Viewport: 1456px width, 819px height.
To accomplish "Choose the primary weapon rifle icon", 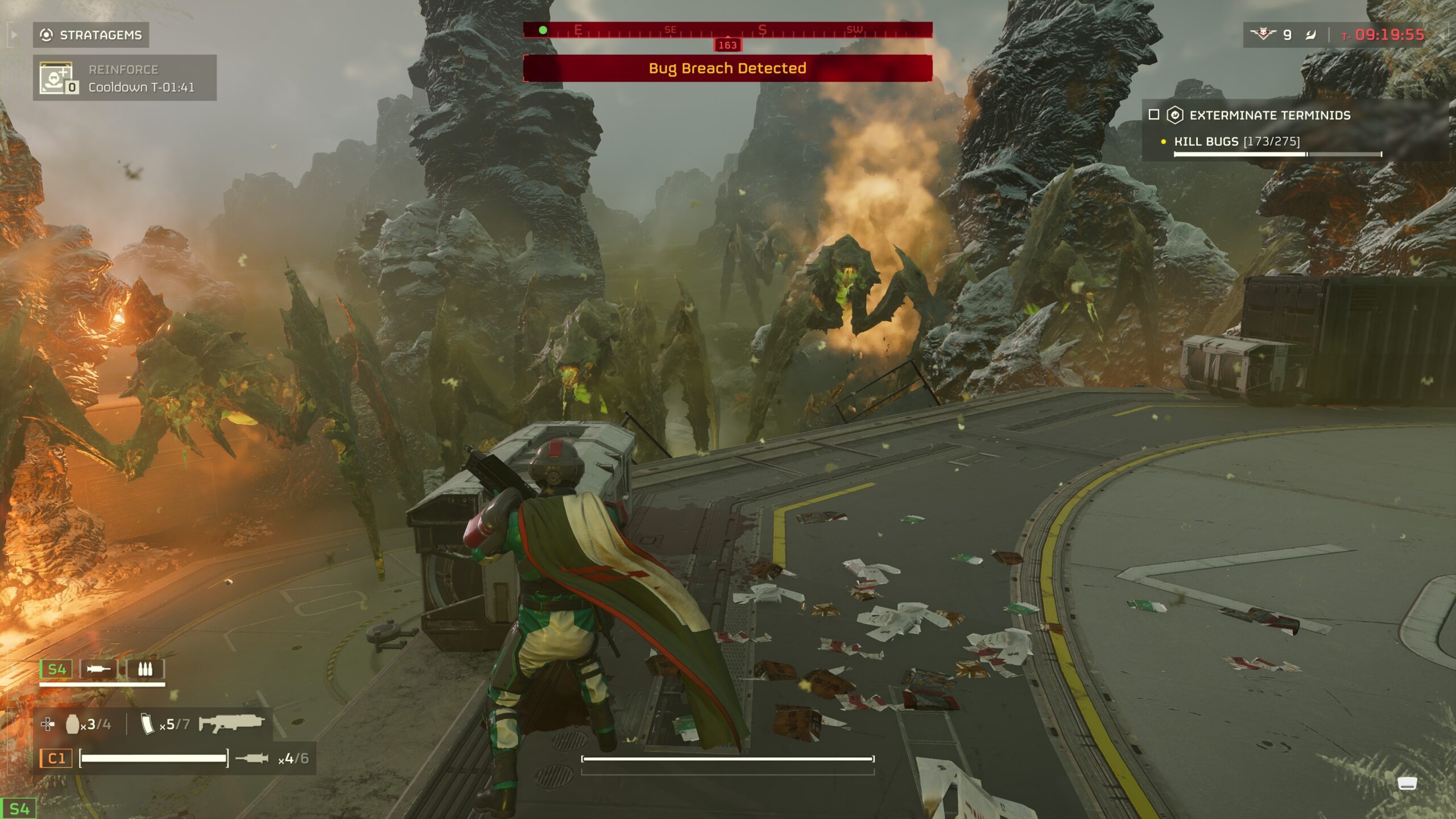I will tap(231, 723).
